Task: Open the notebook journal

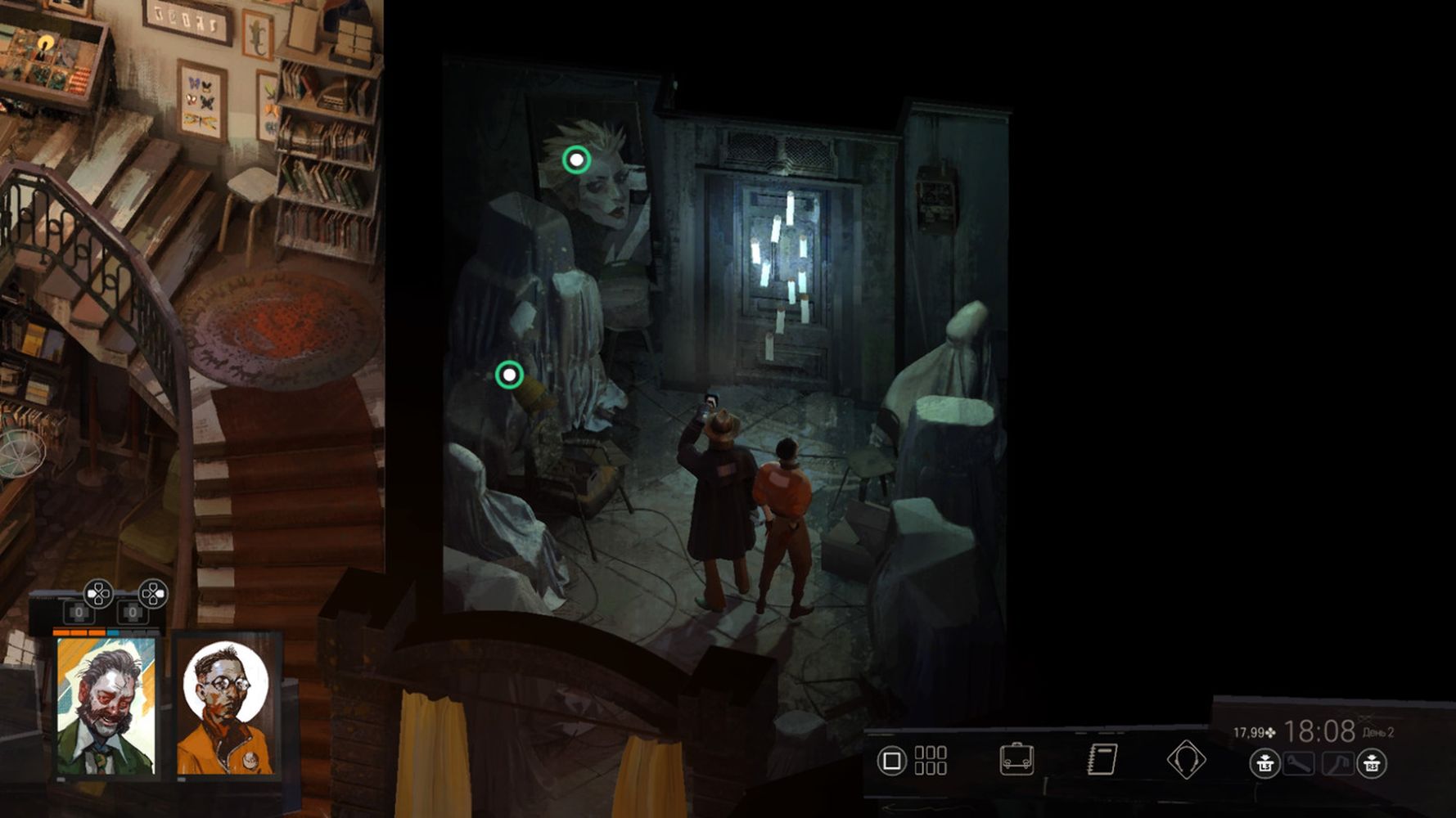Action: (x=1102, y=759)
